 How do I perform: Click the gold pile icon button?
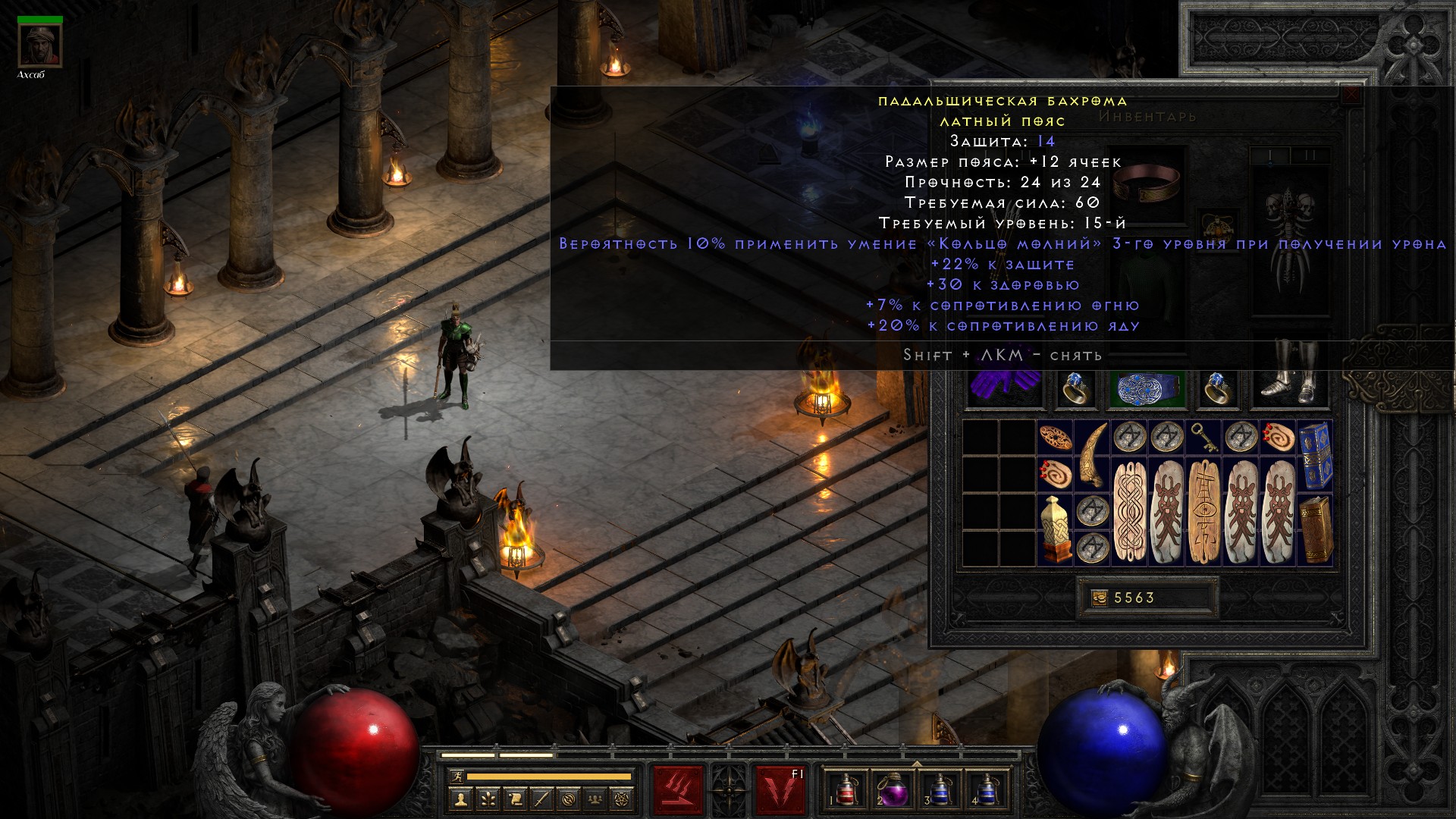click(x=1099, y=598)
